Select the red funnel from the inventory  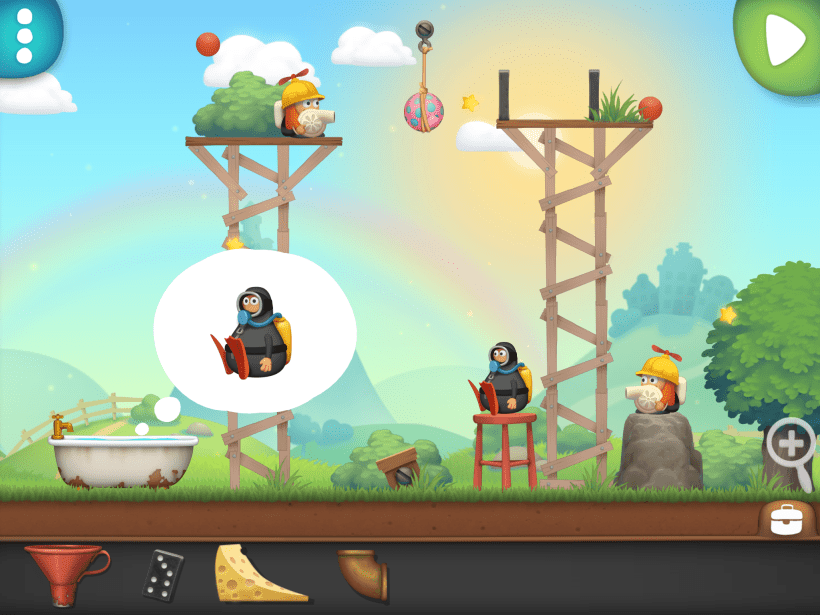tap(67, 574)
